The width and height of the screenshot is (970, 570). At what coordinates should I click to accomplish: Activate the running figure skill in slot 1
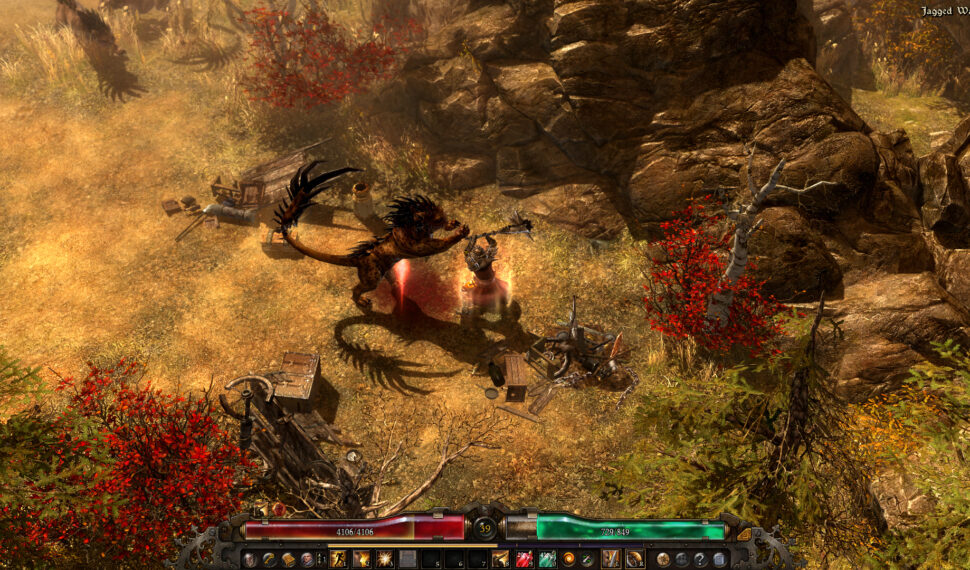[x=338, y=559]
